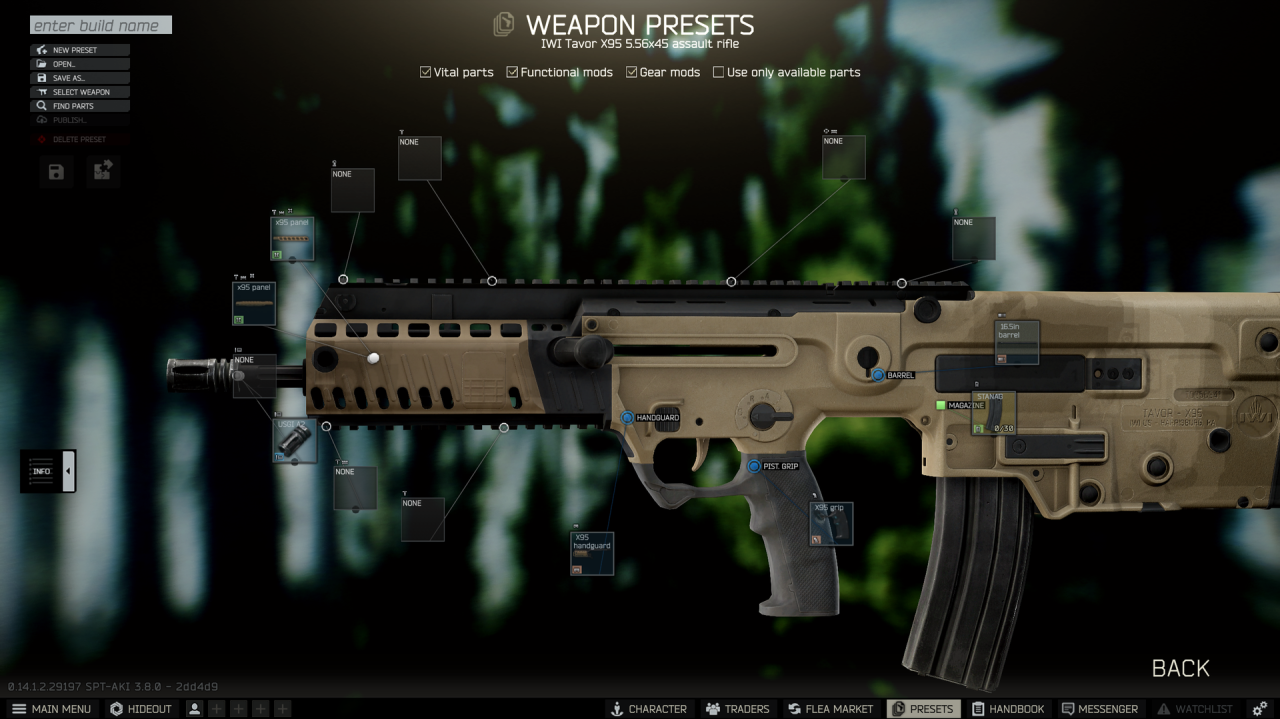Select the STANAG magazine slot
Viewport: 1280px width, 719px height.
point(993,413)
